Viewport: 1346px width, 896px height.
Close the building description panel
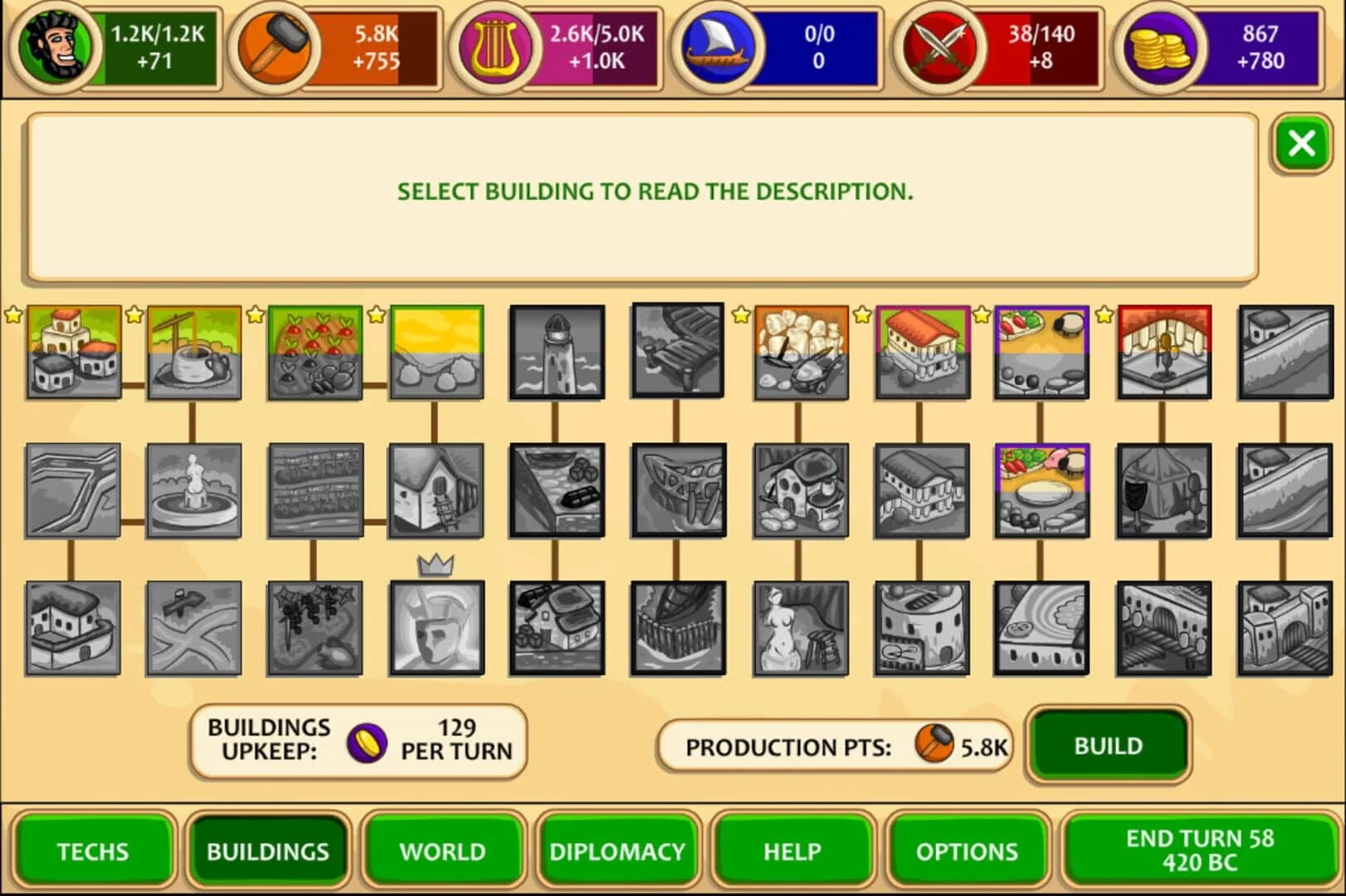pyautogui.click(x=1301, y=142)
